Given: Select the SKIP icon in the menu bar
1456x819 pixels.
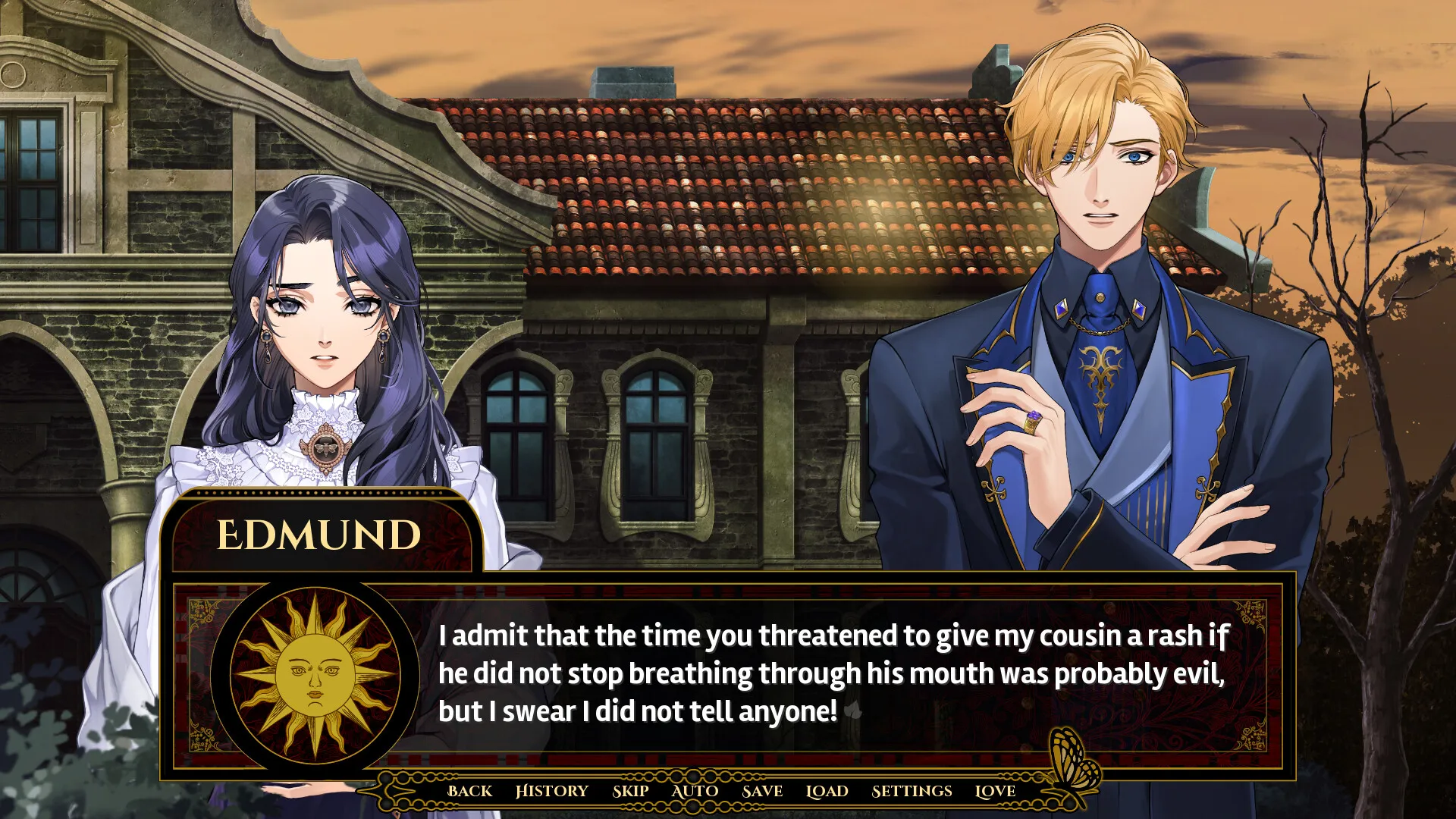Looking at the screenshot, I should pyautogui.click(x=631, y=791).
